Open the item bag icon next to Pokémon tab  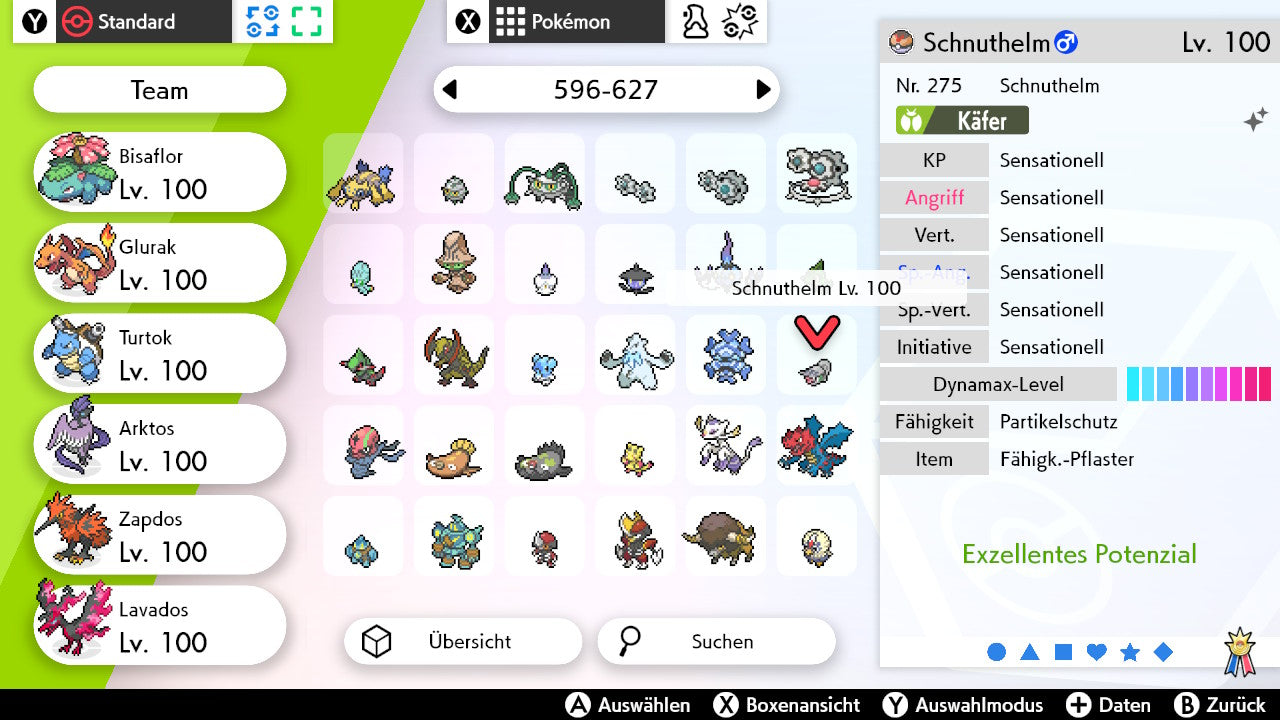(695, 20)
